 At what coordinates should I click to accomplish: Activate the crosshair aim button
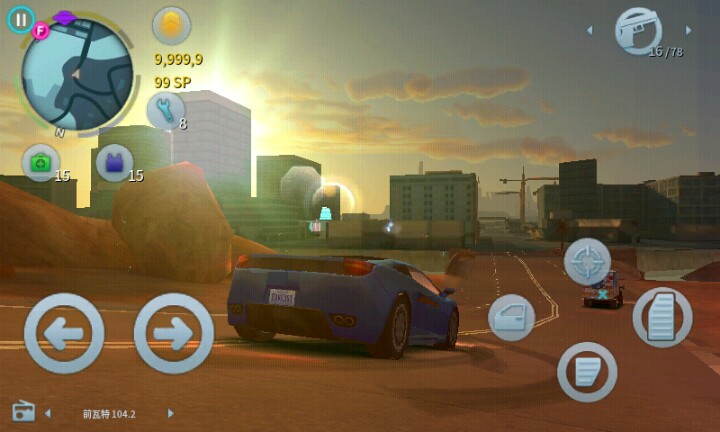(x=587, y=261)
